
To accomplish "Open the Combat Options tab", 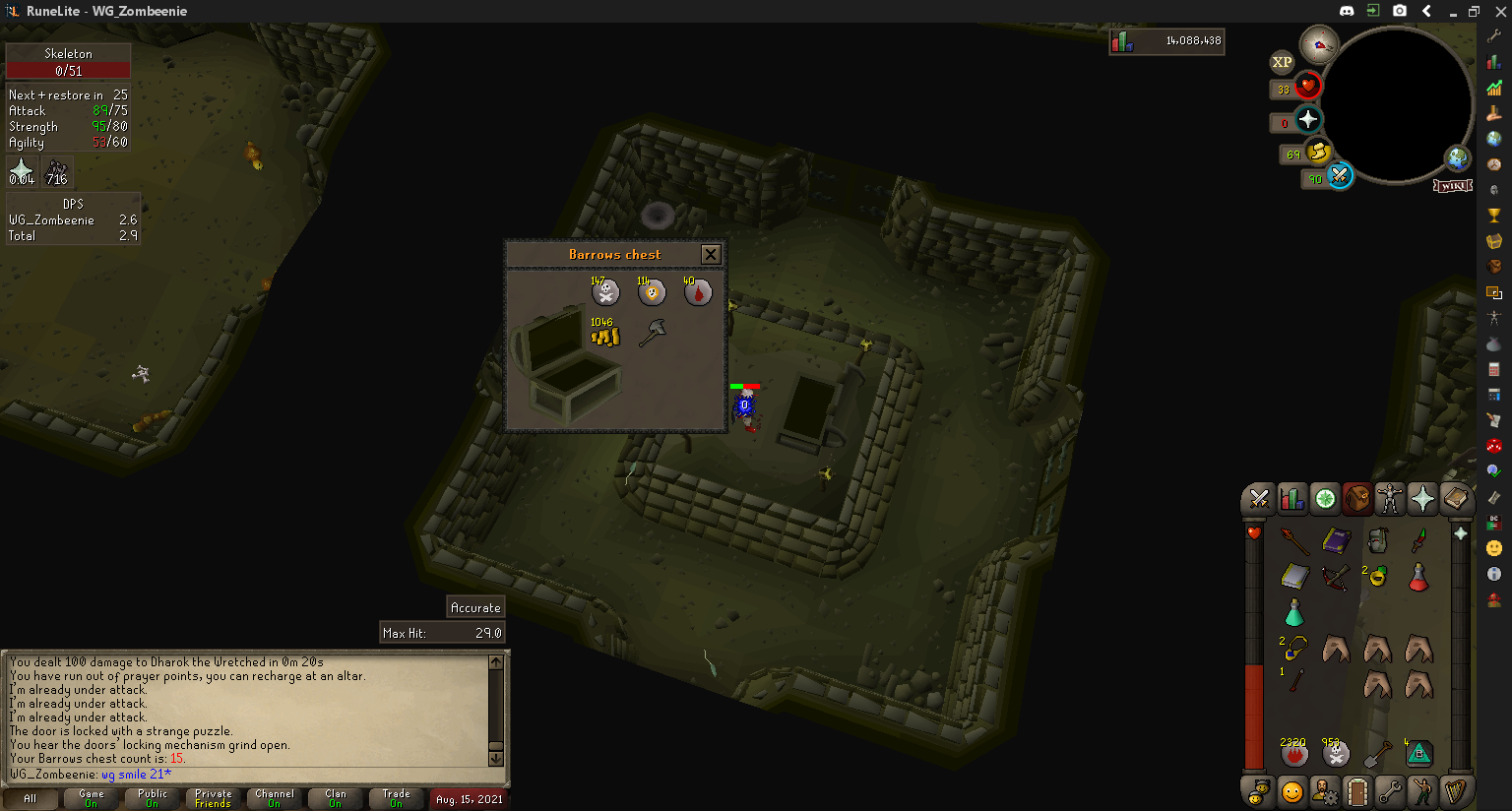I will tap(1258, 499).
